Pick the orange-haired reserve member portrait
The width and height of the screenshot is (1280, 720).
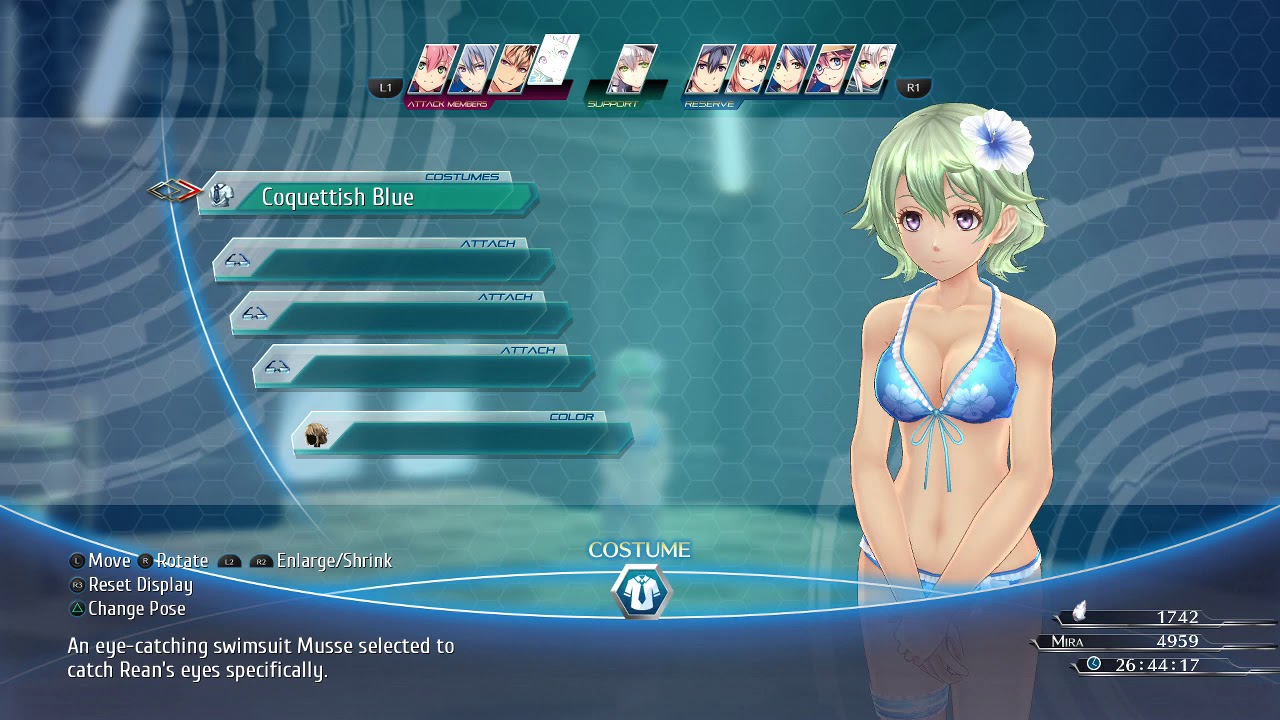point(750,70)
